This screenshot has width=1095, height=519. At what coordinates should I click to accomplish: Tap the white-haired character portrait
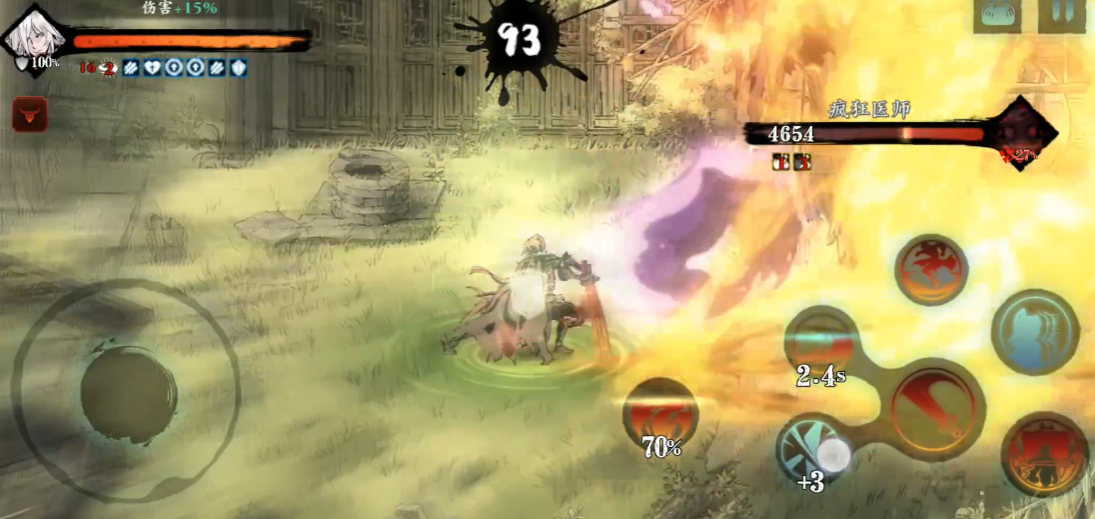tap(36, 38)
